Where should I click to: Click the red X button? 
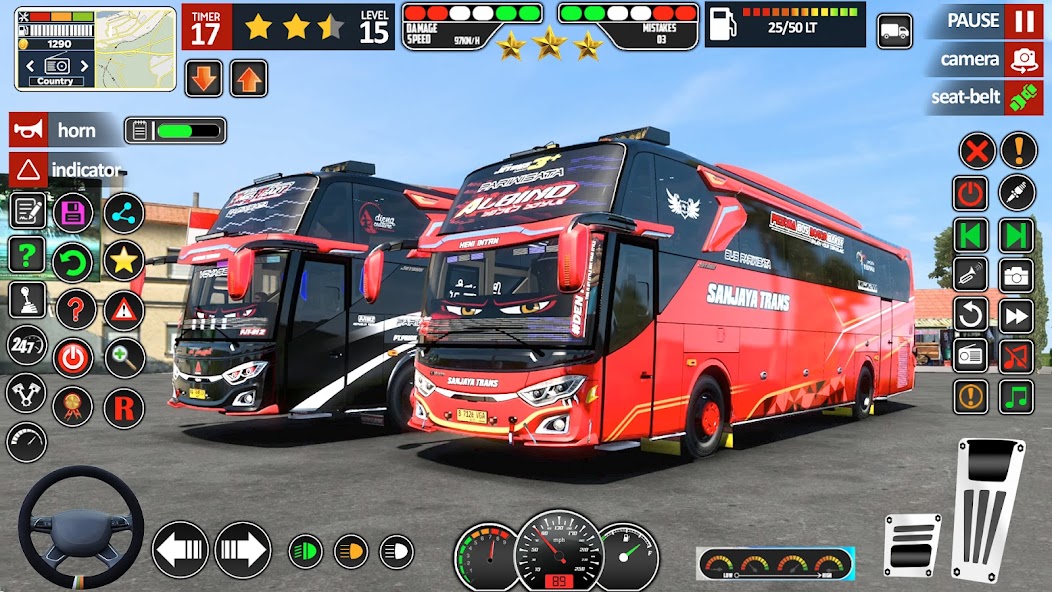[976, 151]
